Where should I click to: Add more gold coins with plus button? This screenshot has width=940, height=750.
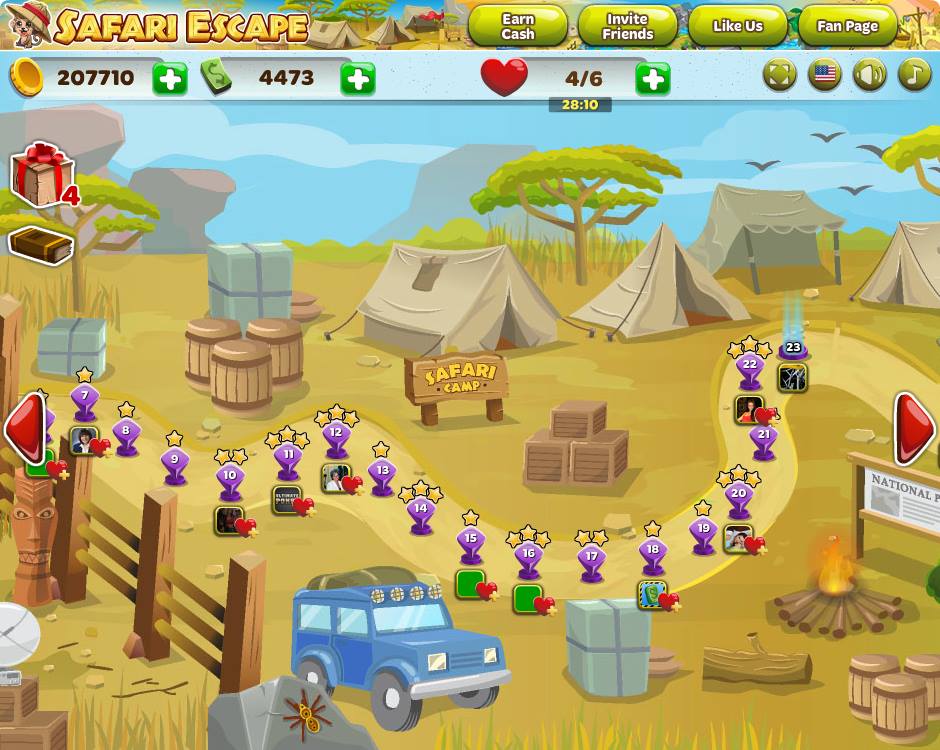(170, 78)
